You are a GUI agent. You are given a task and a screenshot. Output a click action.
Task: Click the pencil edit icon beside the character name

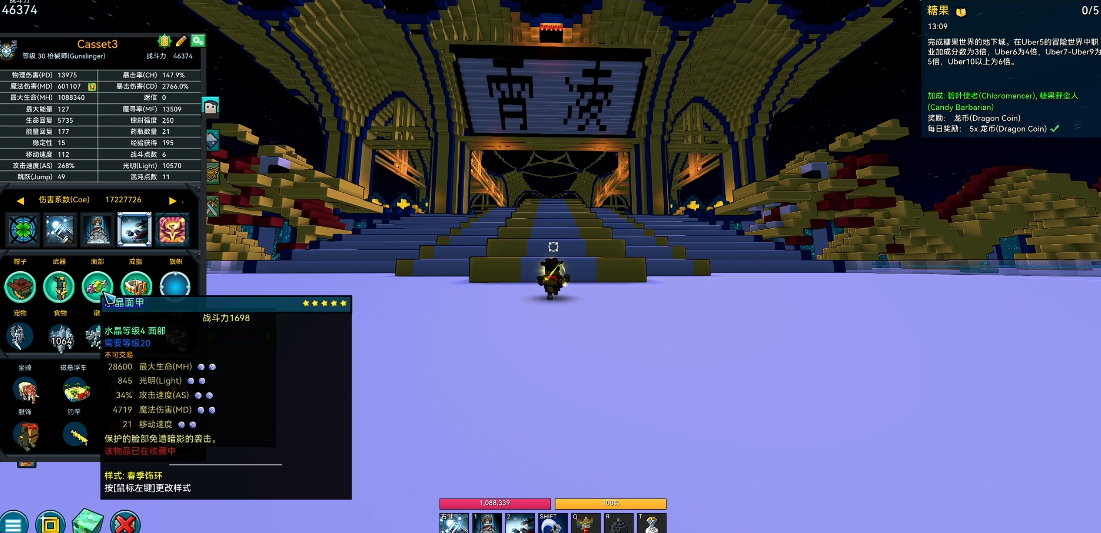pyautogui.click(x=181, y=41)
